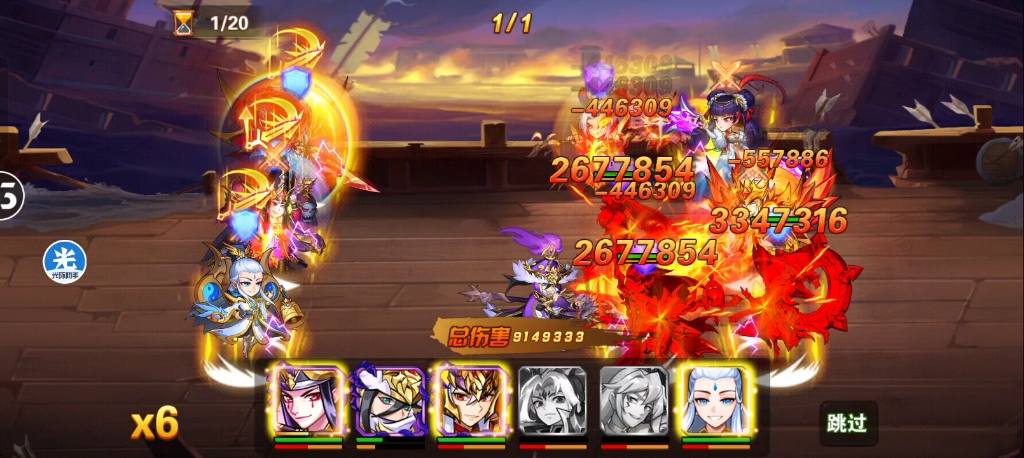Skip the battle with the 跳过 button
This screenshot has height=458, width=1024.
pos(845,423)
